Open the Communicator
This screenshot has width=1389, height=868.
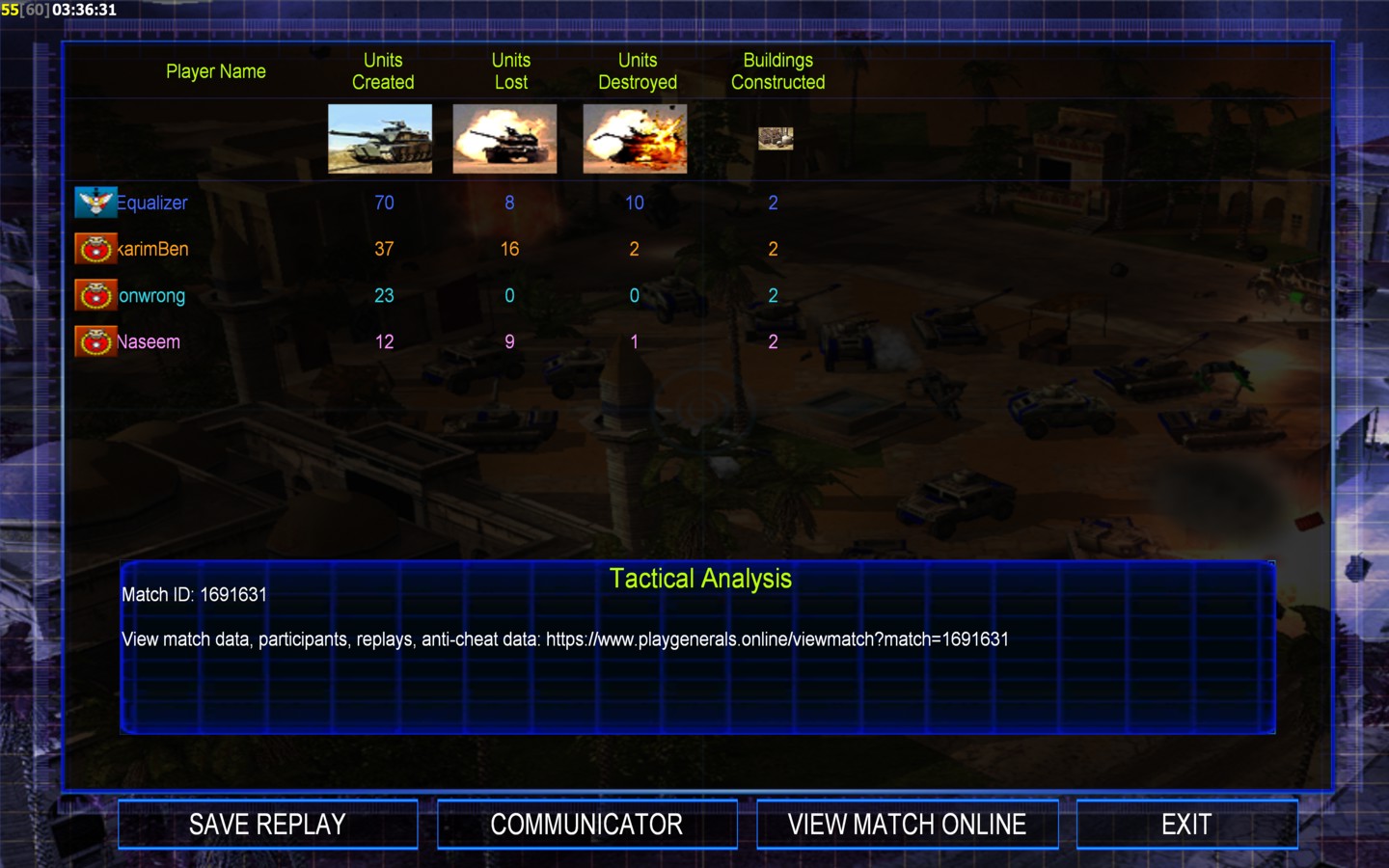pos(586,825)
